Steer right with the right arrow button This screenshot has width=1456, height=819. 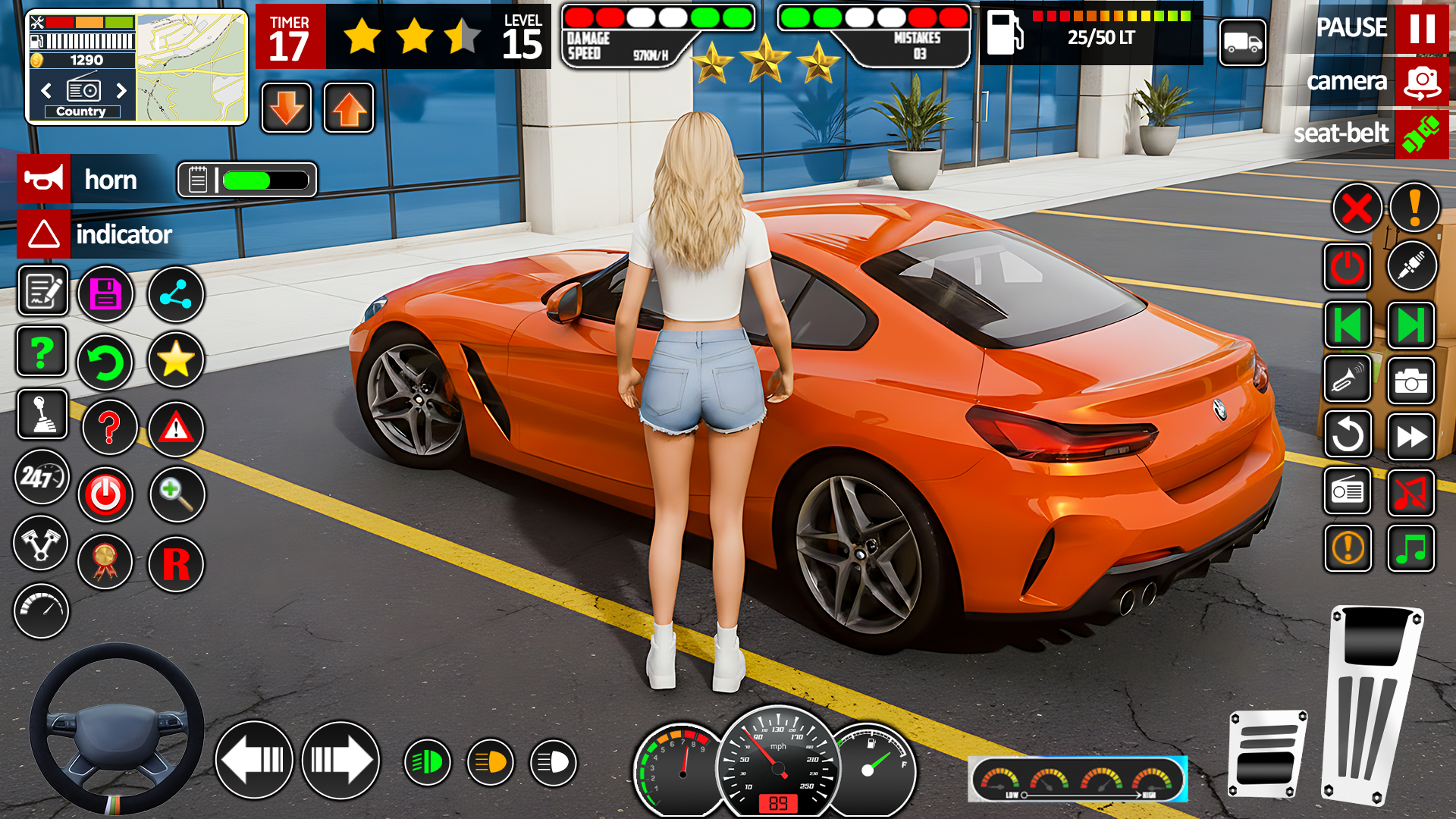340,760
